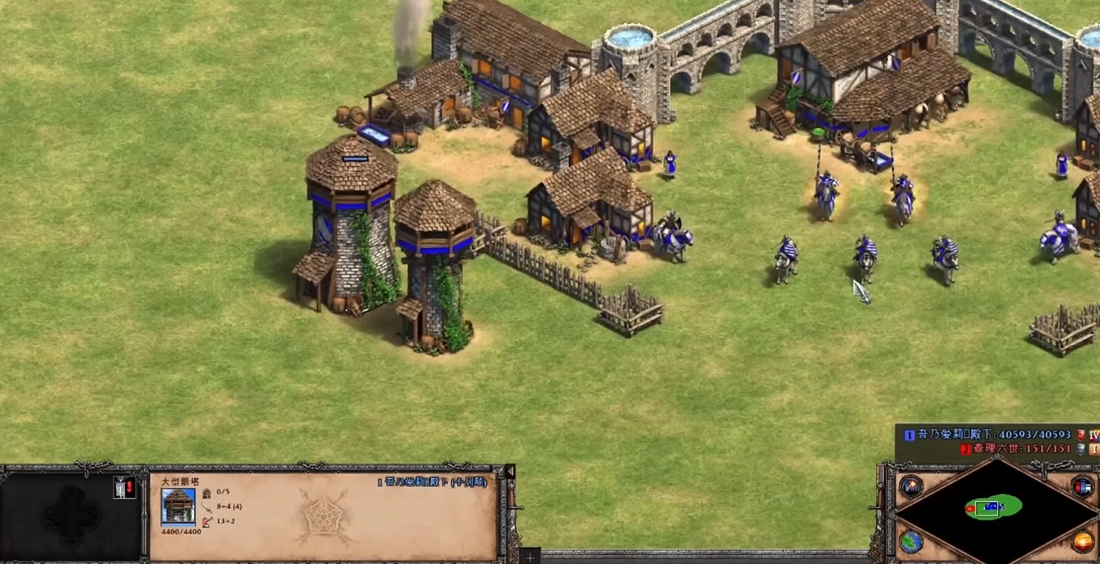Activate the red-arrow ungarrison button

[x=124, y=488]
